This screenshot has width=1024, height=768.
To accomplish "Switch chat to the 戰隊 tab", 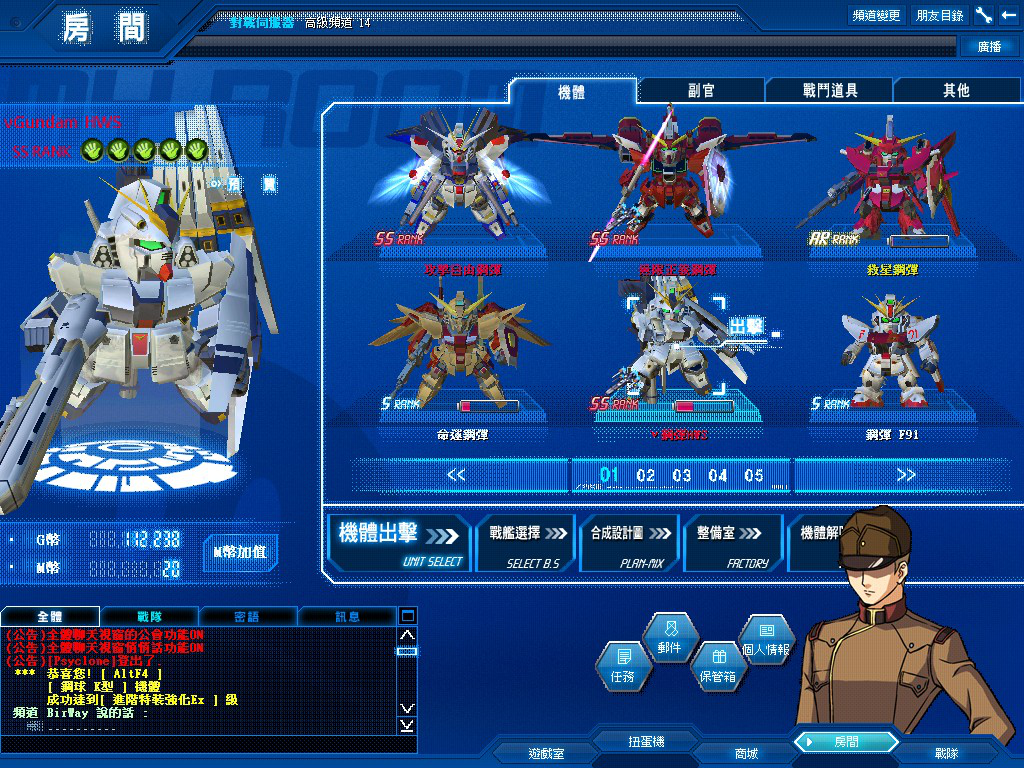I will [x=148, y=617].
